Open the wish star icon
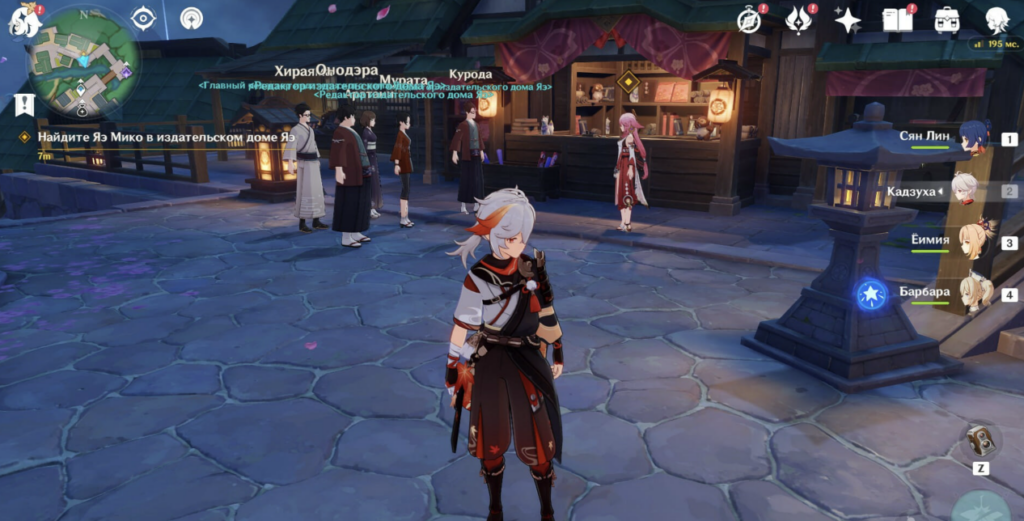This screenshot has height=521, width=1024. pos(848,19)
